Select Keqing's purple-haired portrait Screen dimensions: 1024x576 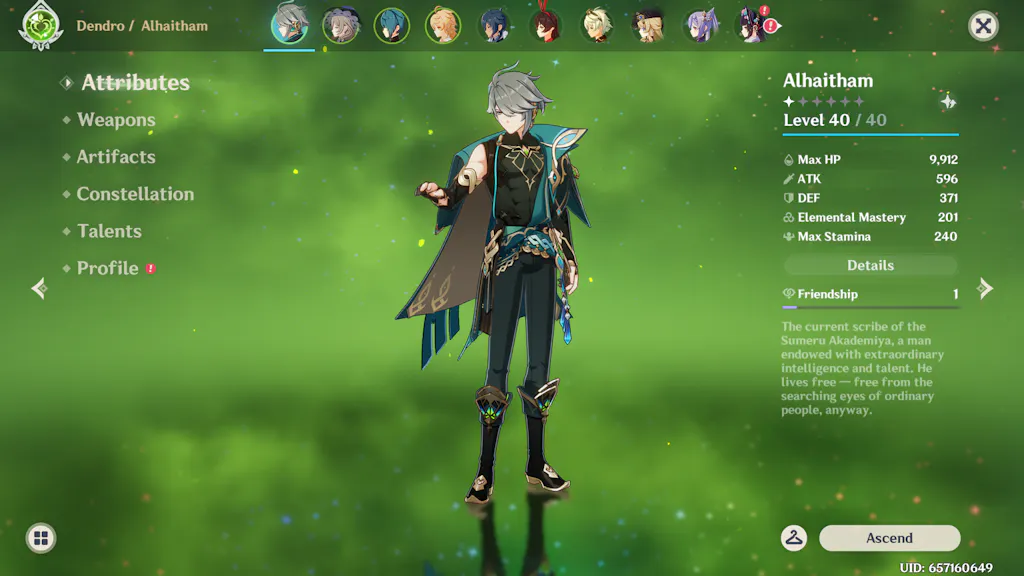click(x=700, y=26)
